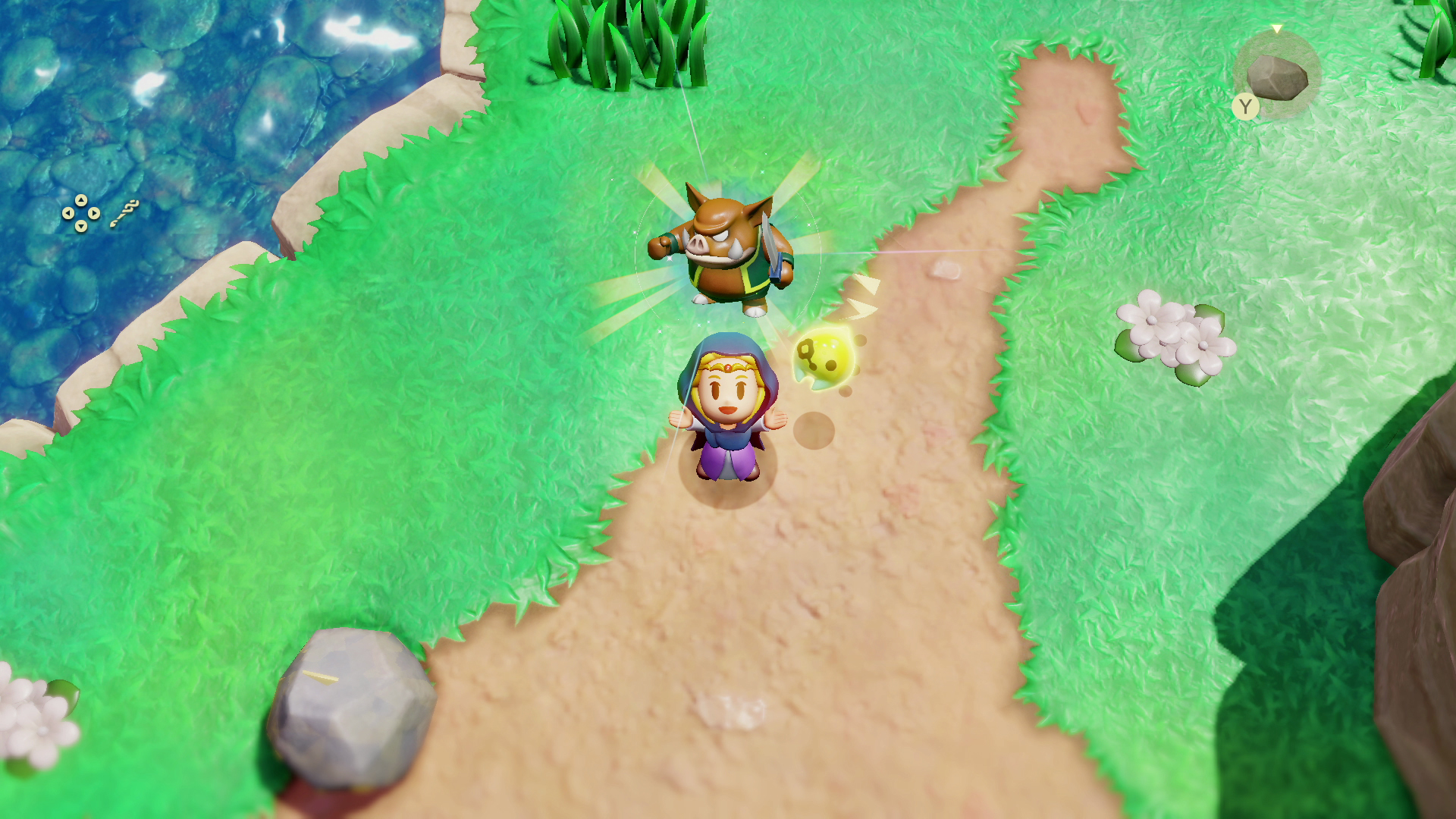Click the right arrow in the D-pad prompt
The image size is (1456, 819).
pyautogui.click(x=94, y=212)
